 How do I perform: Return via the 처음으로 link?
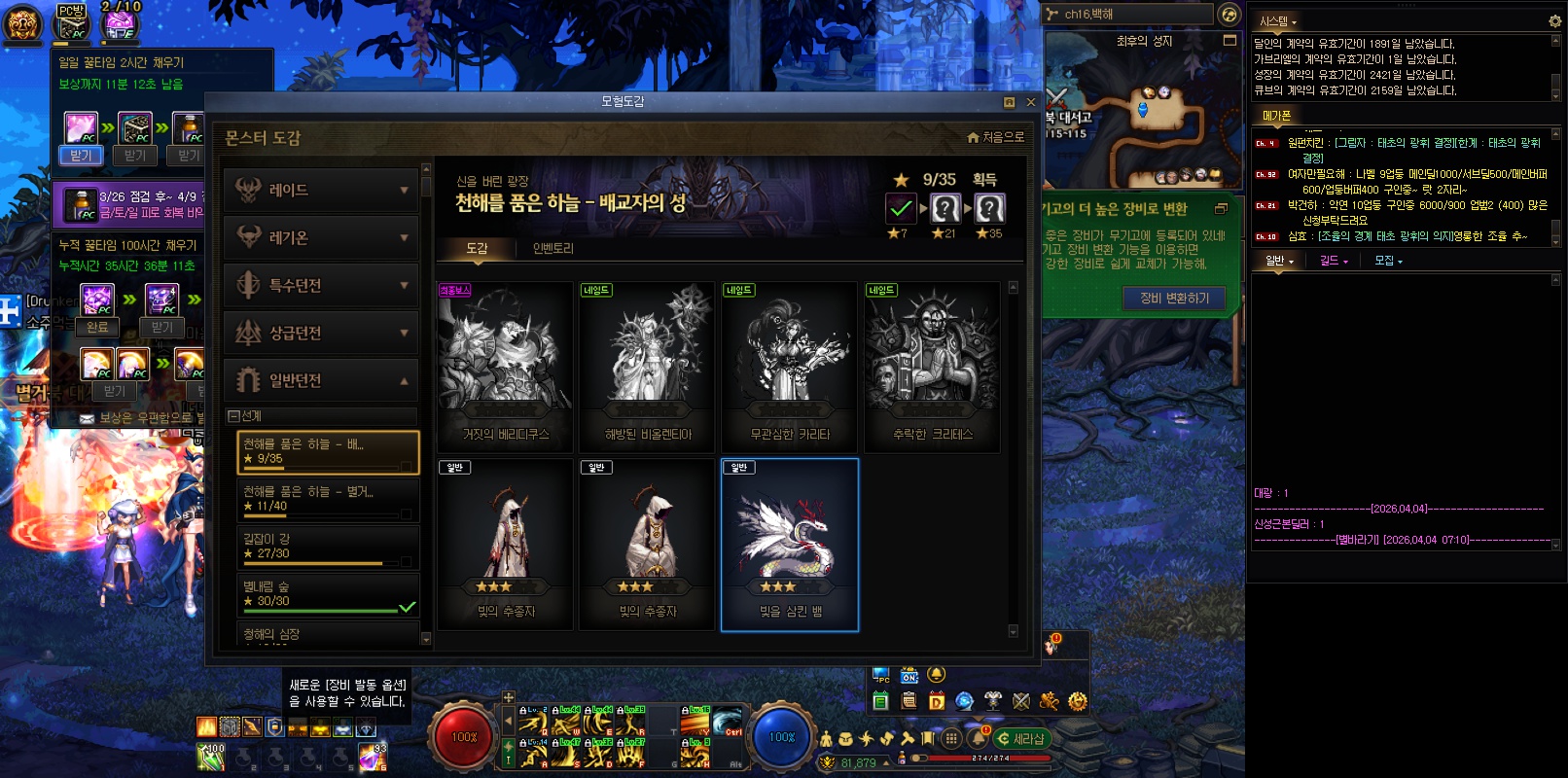(996, 138)
